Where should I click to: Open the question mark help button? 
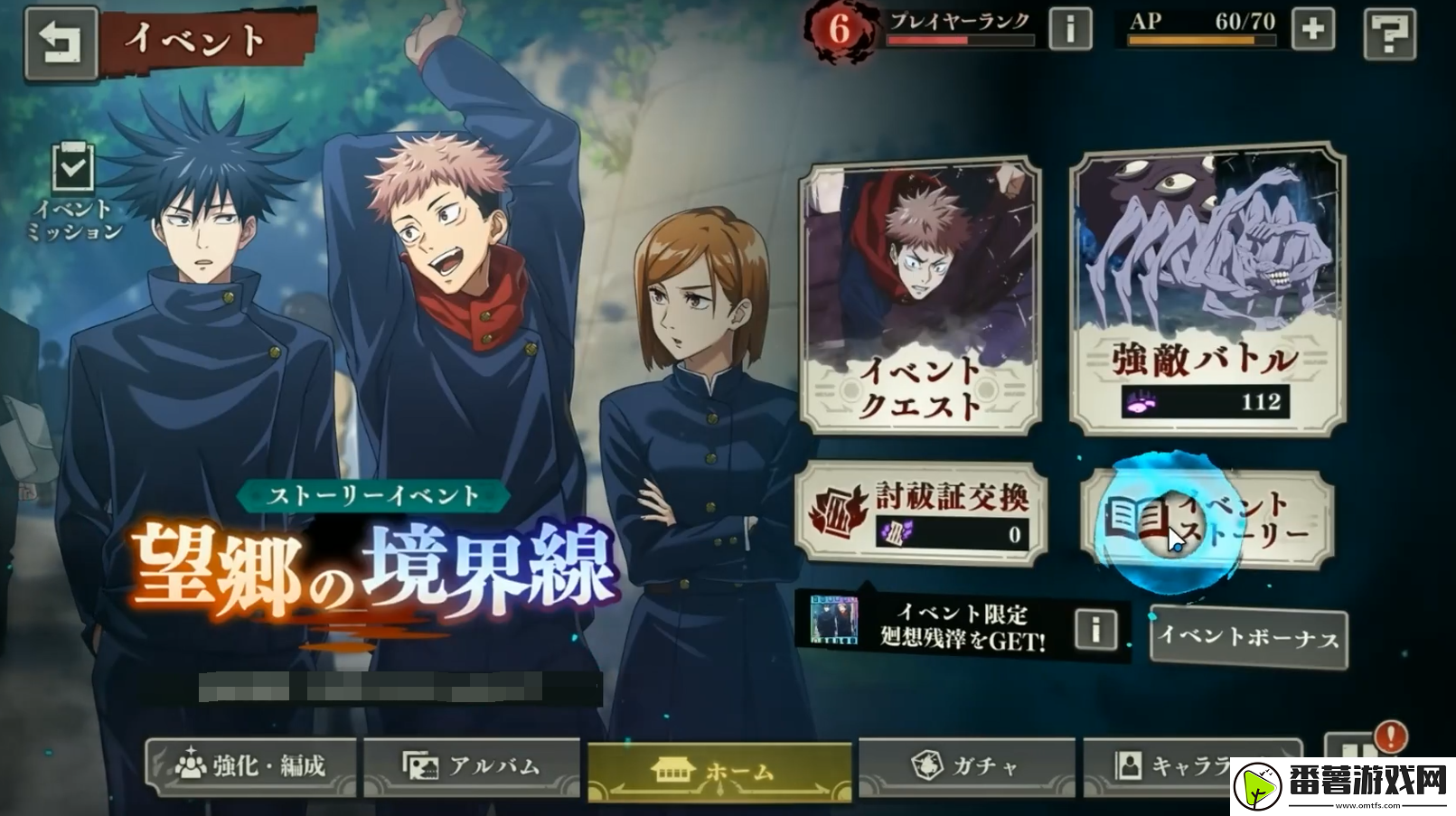(x=1388, y=33)
